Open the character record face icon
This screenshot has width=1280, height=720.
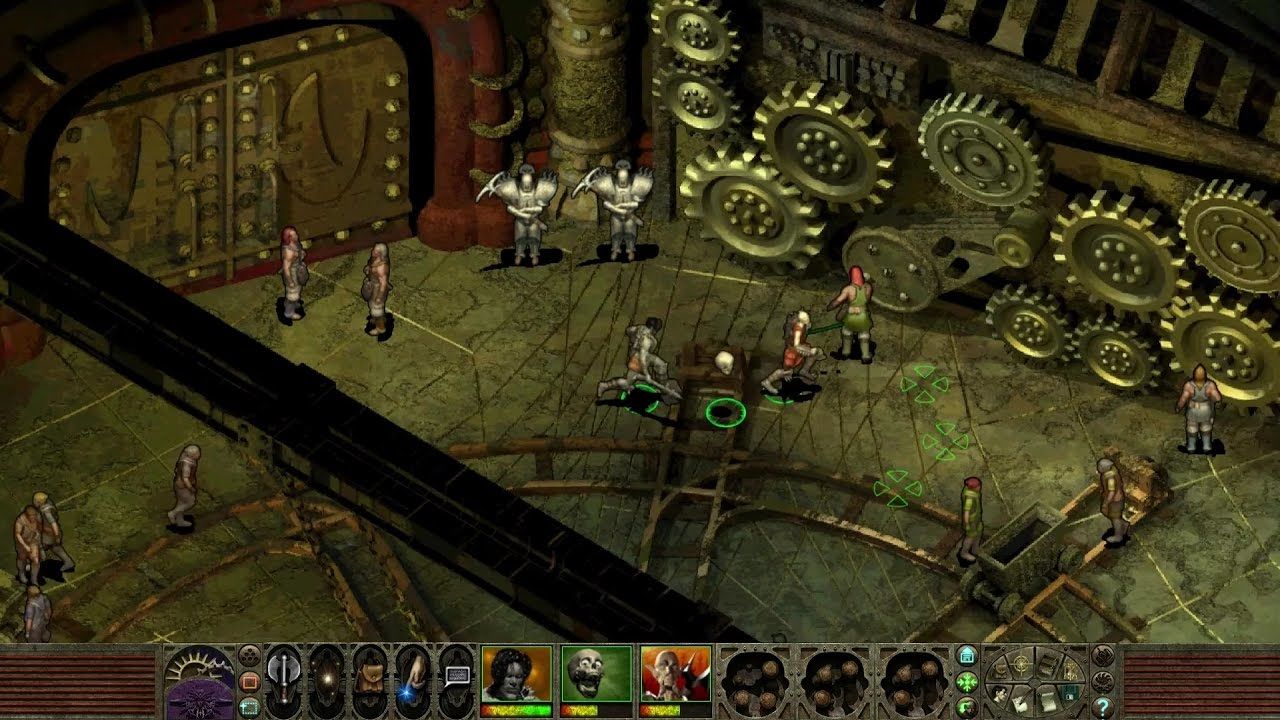coord(1000,692)
